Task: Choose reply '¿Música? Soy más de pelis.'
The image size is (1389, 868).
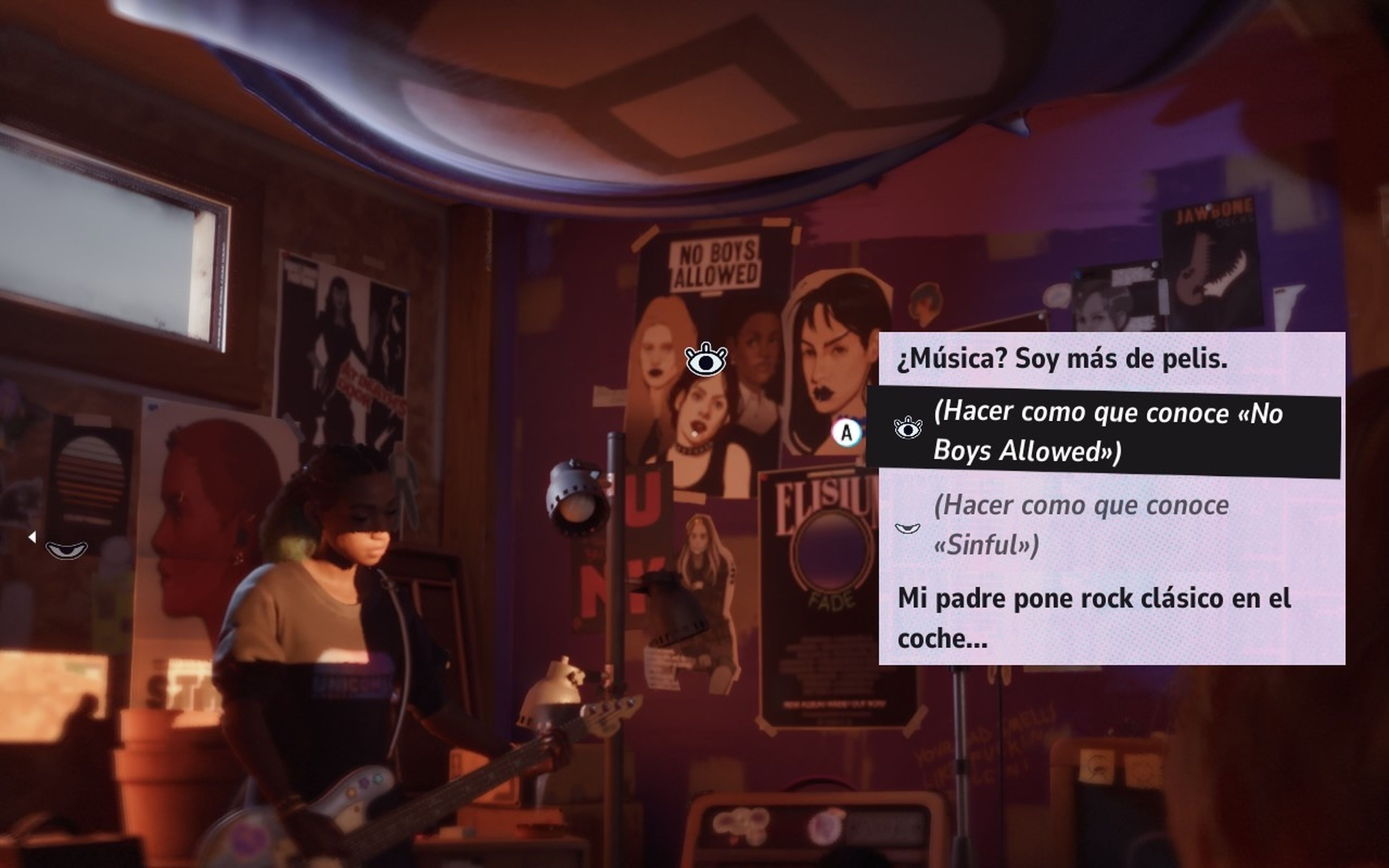Action: click(x=1062, y=359)
